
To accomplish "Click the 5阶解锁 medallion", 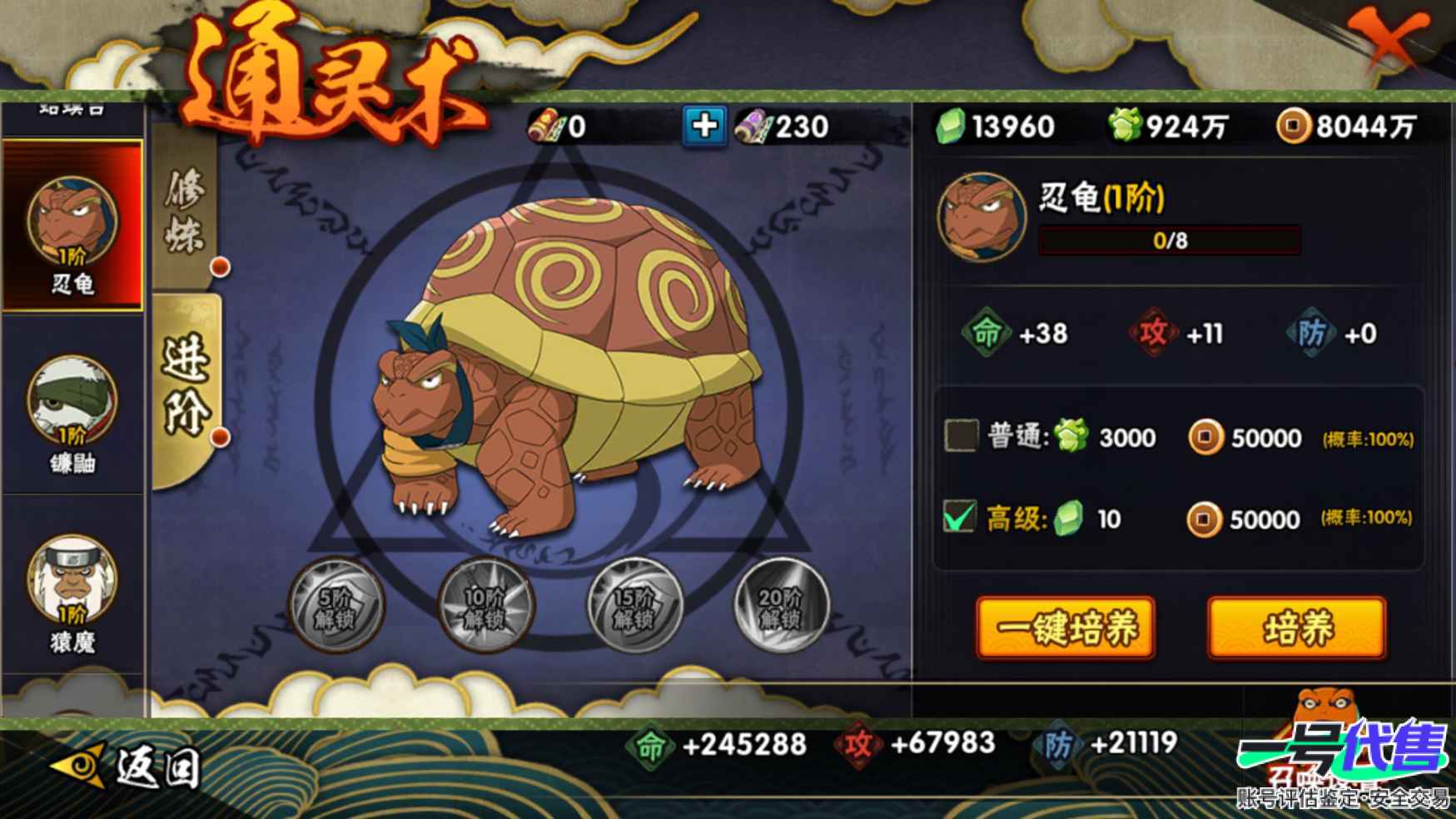I will coord(340,605).
